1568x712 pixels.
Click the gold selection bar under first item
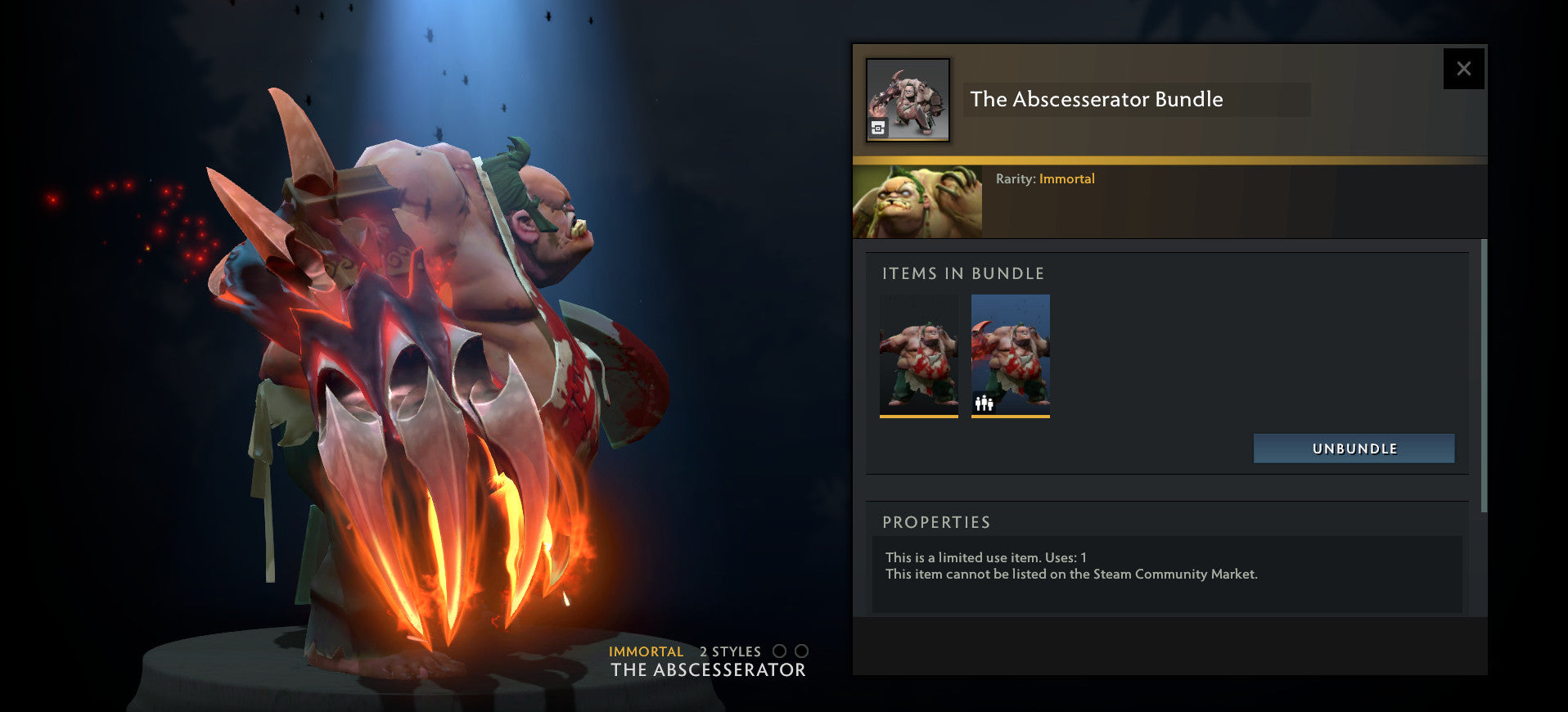coord(918,417)
